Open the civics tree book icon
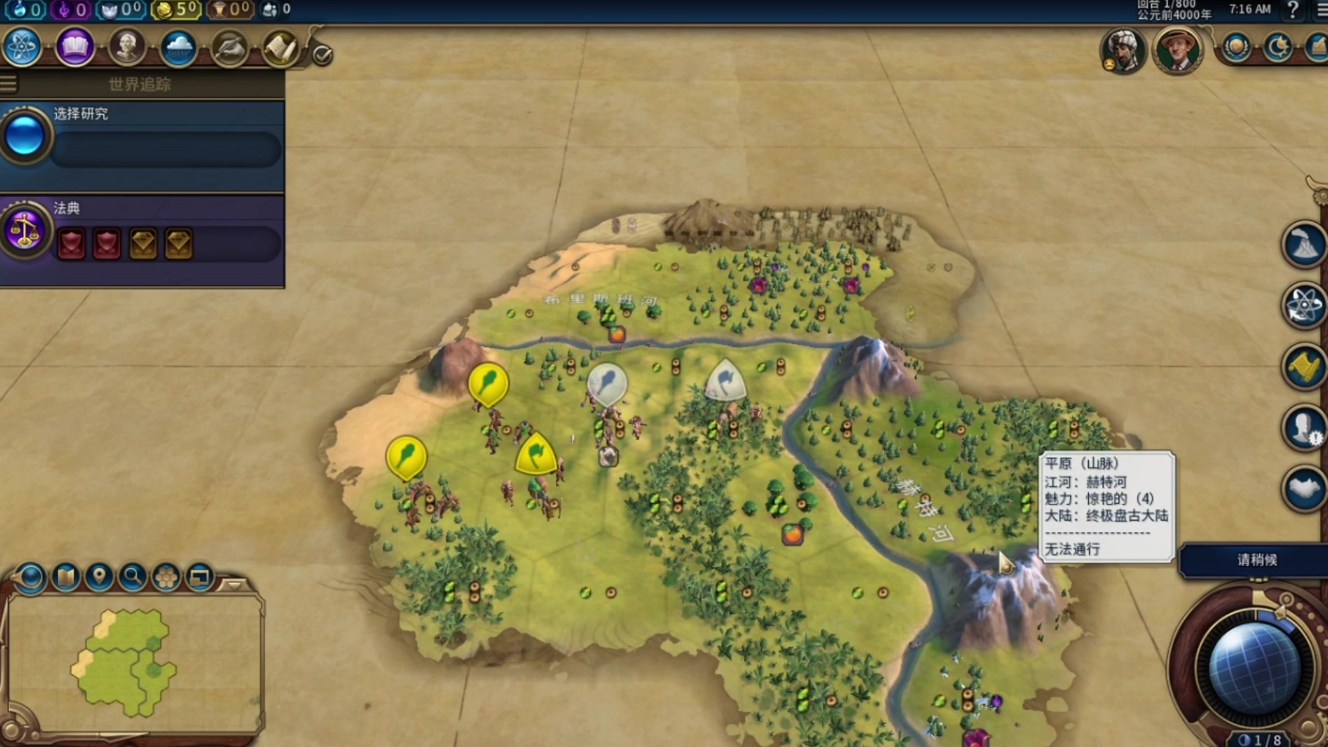1328x747 pixels. coord(75,47)
